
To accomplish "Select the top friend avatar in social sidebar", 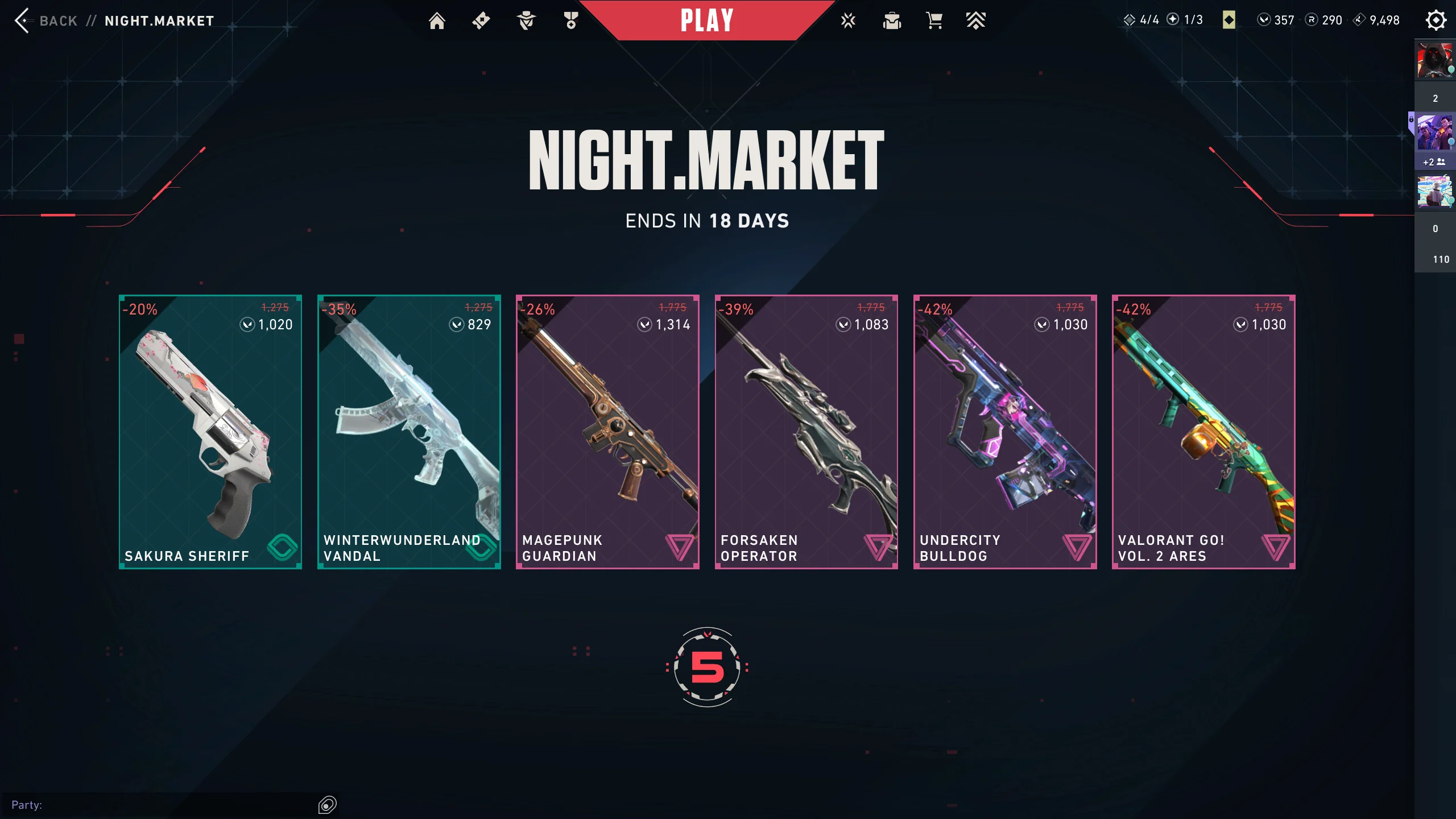I will (x=1434, y=60).
